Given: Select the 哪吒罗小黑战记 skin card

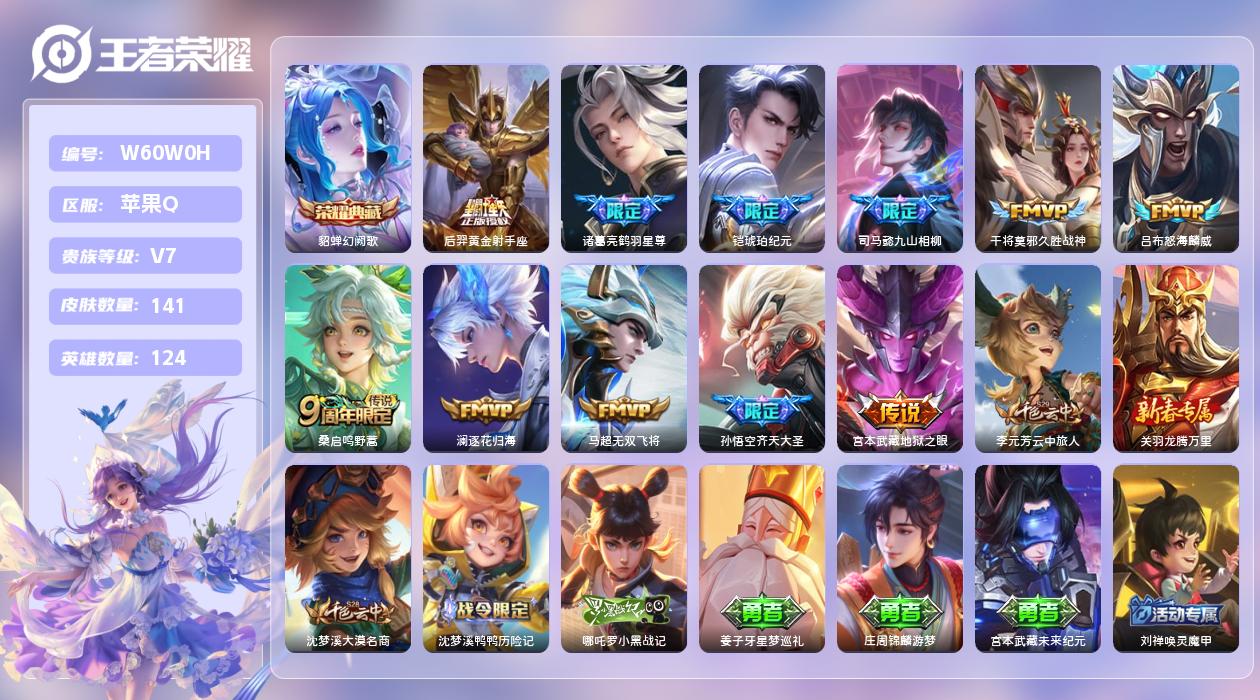Looking at the screenshot, I should 624,558.
